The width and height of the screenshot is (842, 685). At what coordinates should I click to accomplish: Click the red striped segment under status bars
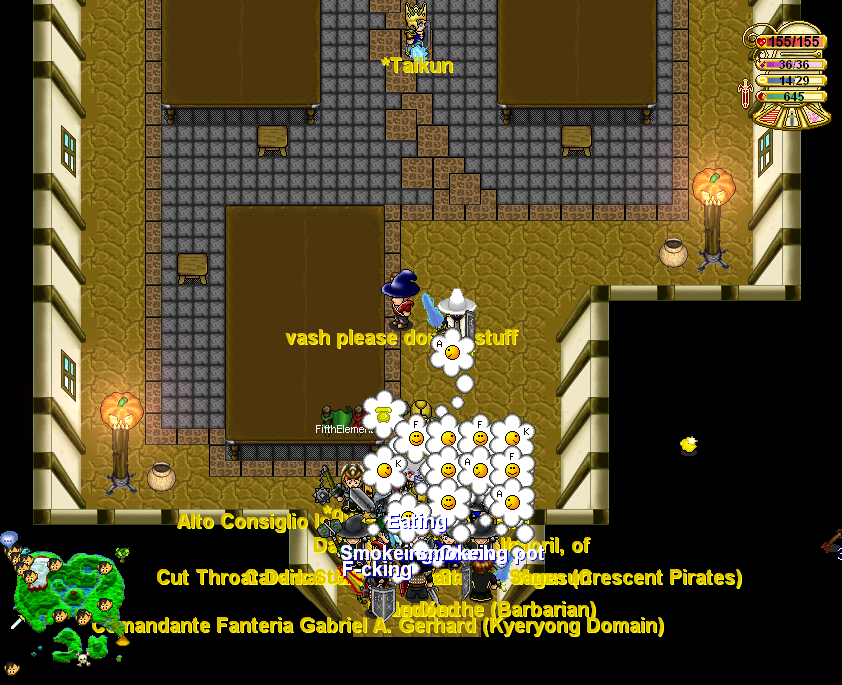pyautogui.click(x=768, y=115)
